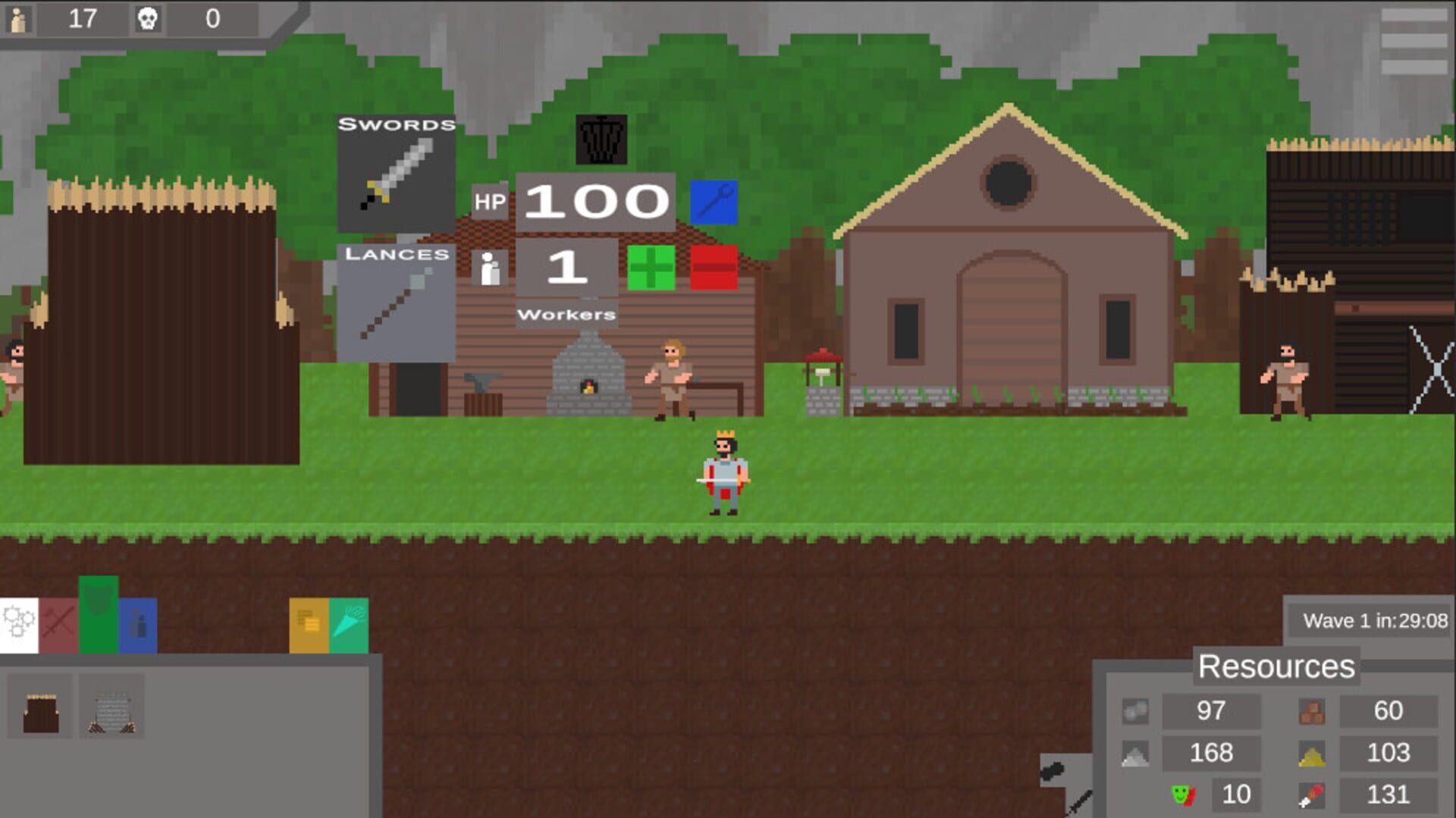Select the wooden gate item thumbnail

pos(39,707)
